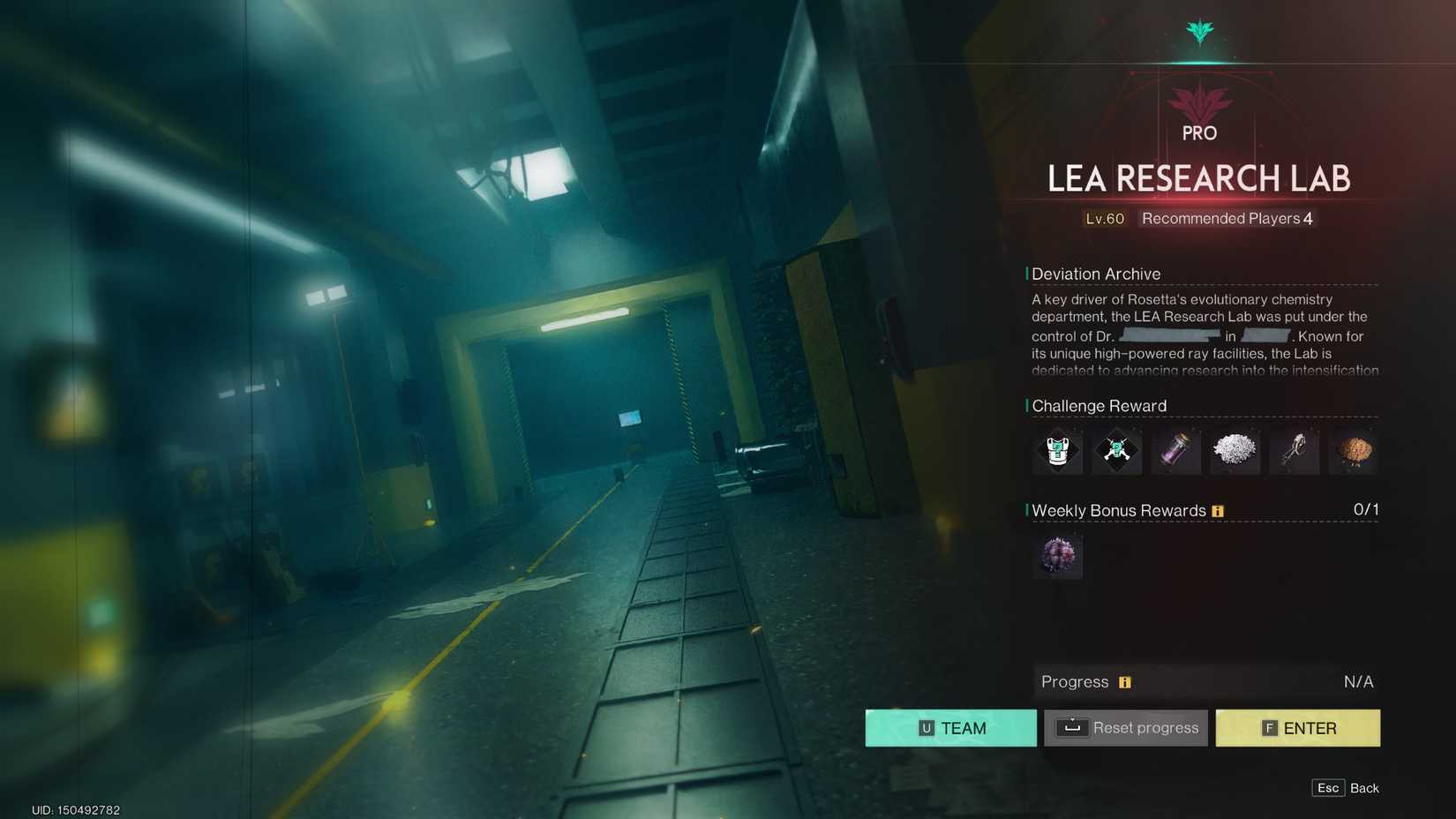1456x819 pixels.
Task: Select the random weapon reward icon
Action: coord(1116,451)
